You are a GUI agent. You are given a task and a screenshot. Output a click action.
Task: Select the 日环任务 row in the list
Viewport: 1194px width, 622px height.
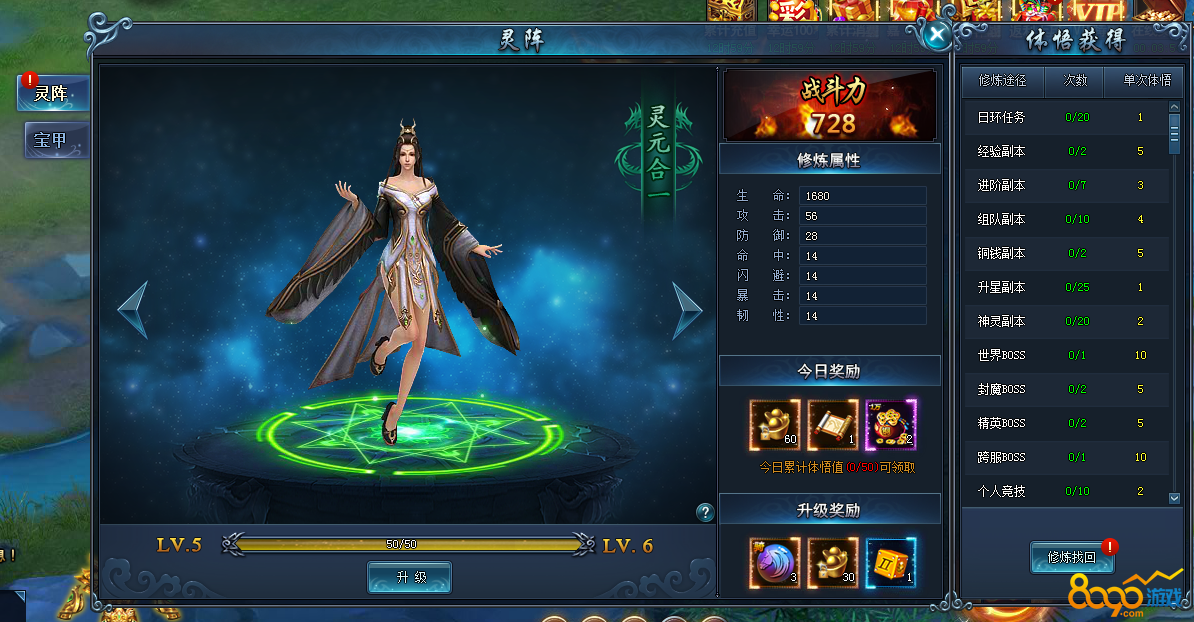tap(1064, 117)
